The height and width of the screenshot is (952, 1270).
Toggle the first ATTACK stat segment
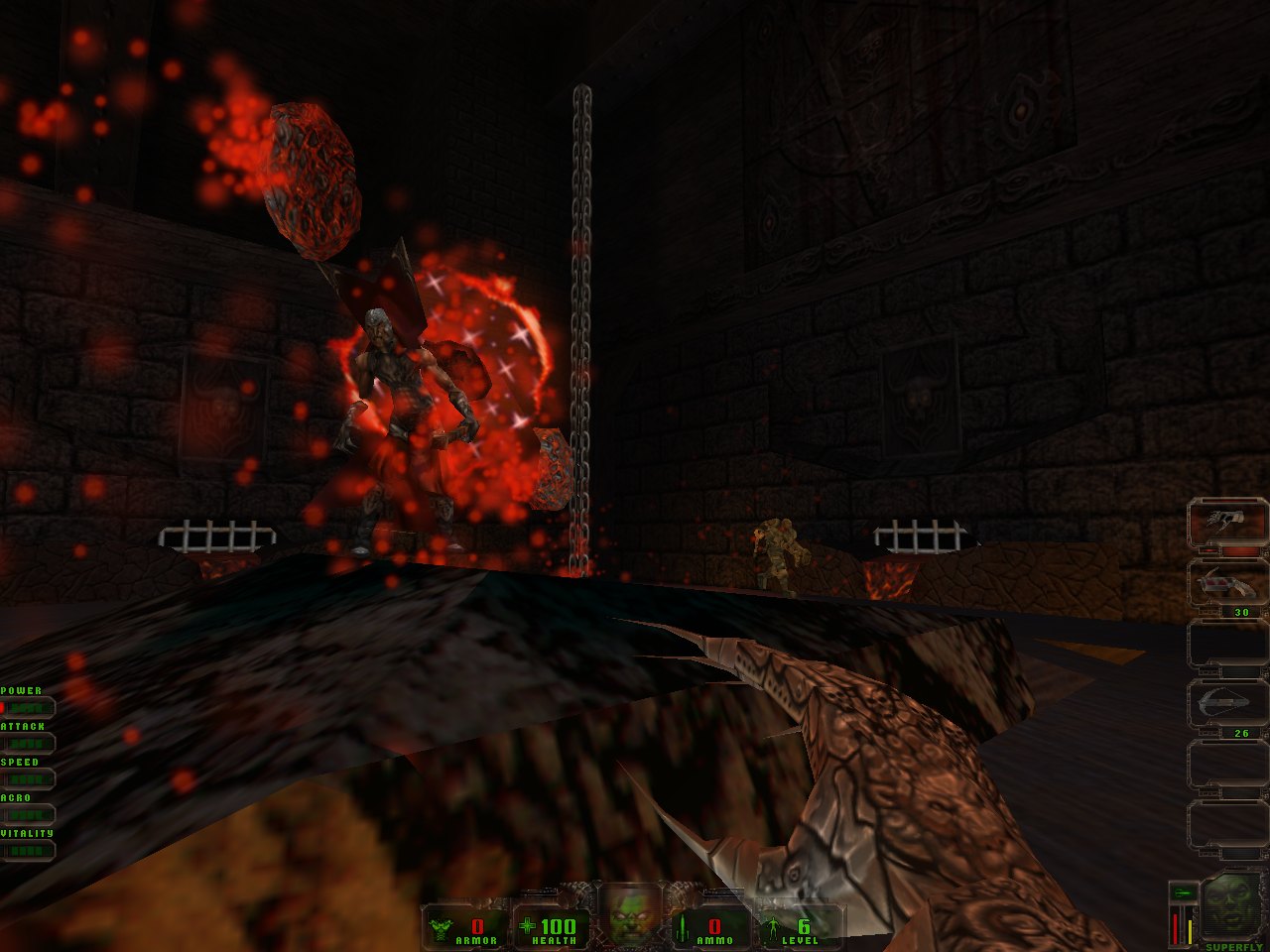pos(11,743)
